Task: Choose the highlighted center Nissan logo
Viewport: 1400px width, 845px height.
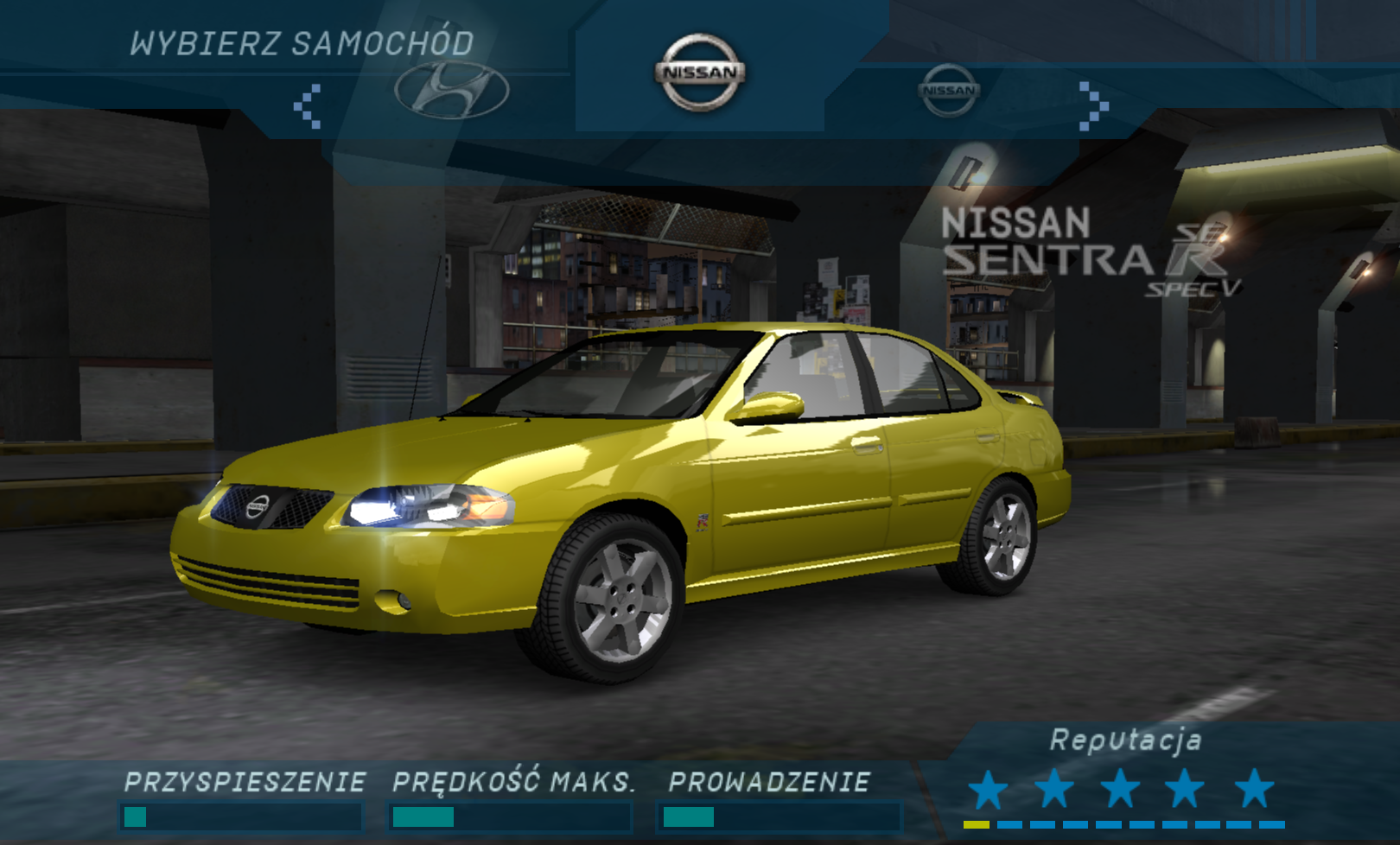Action: (x=700, y=73)
